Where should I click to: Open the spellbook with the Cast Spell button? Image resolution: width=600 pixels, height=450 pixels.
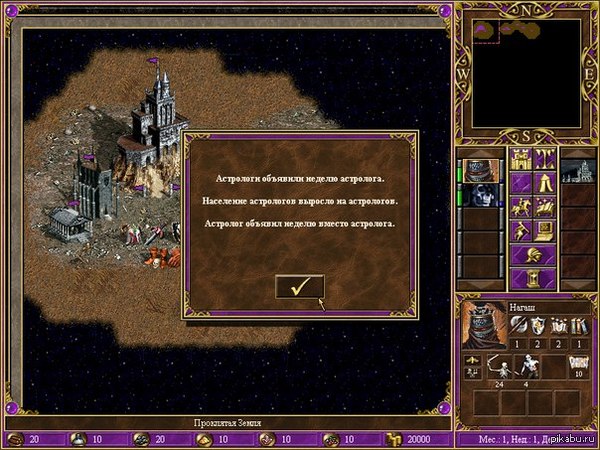tap(545, 206)
